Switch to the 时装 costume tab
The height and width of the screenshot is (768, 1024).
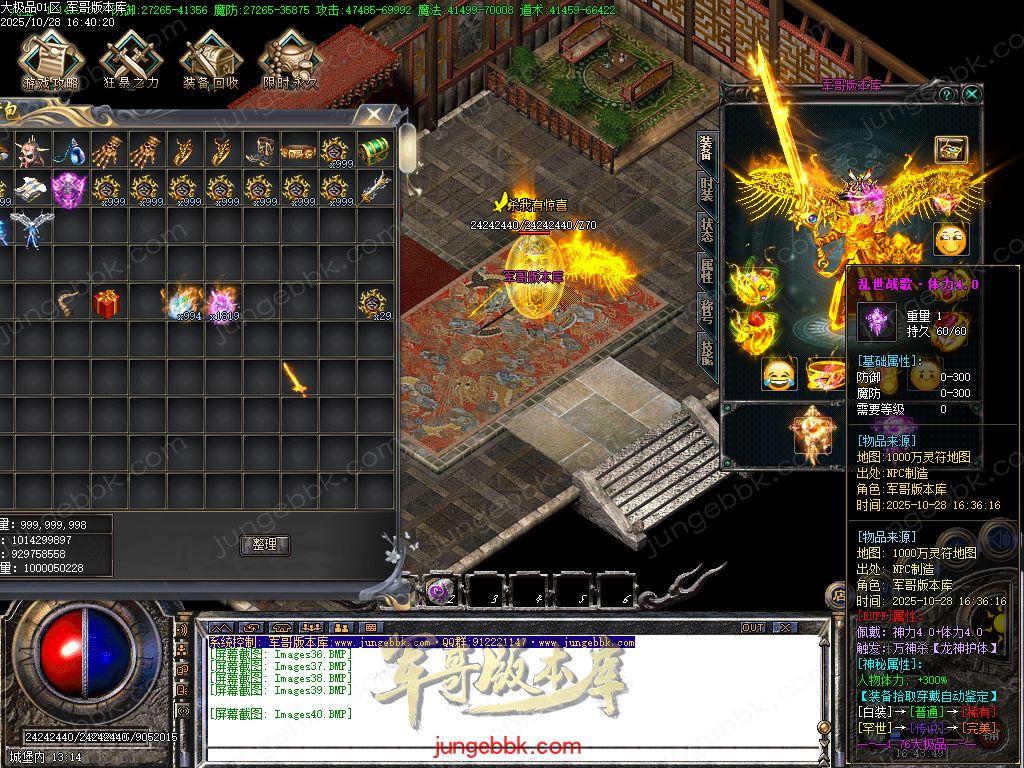tap(707, 189)
